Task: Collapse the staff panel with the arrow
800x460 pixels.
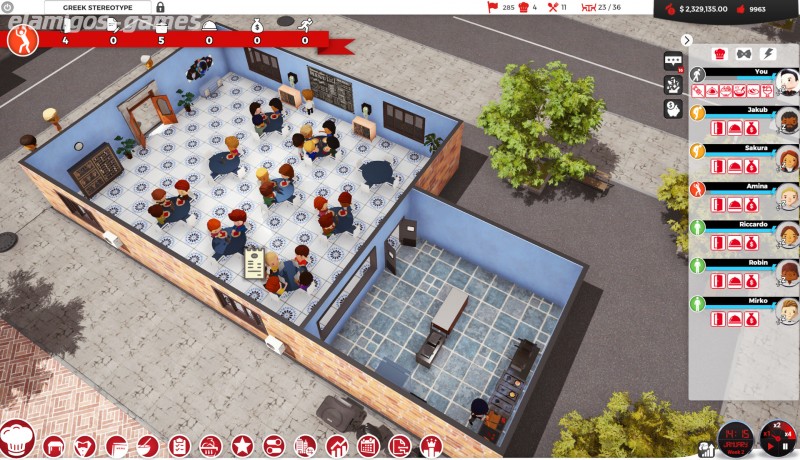Action: click(x=686, y=40)
